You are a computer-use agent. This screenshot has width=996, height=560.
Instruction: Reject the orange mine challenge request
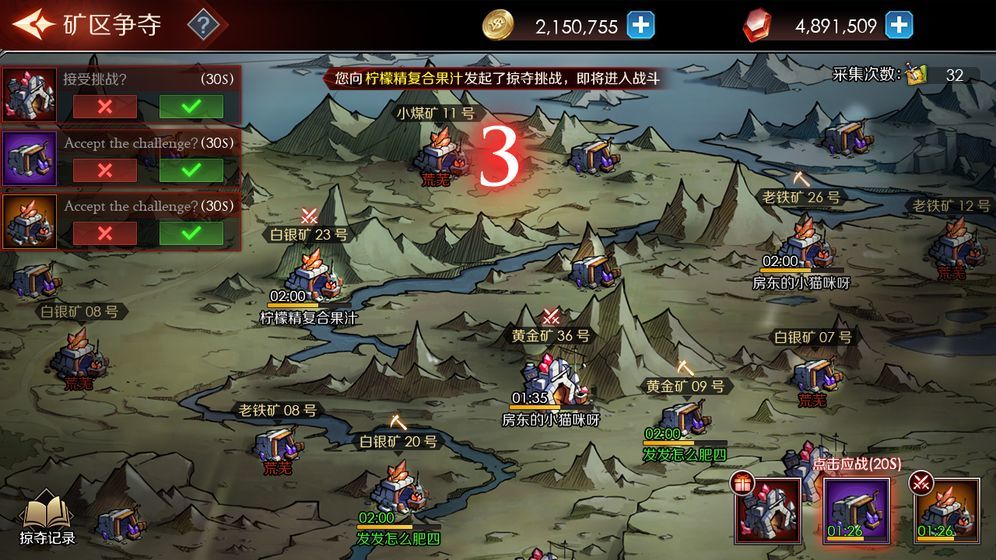coord(104,233)
